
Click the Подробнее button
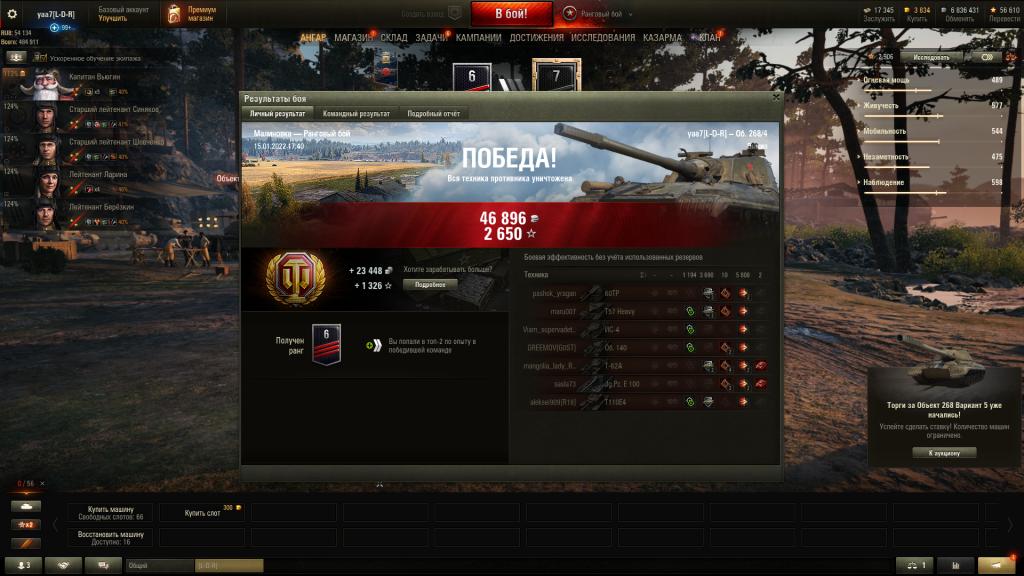430,284
